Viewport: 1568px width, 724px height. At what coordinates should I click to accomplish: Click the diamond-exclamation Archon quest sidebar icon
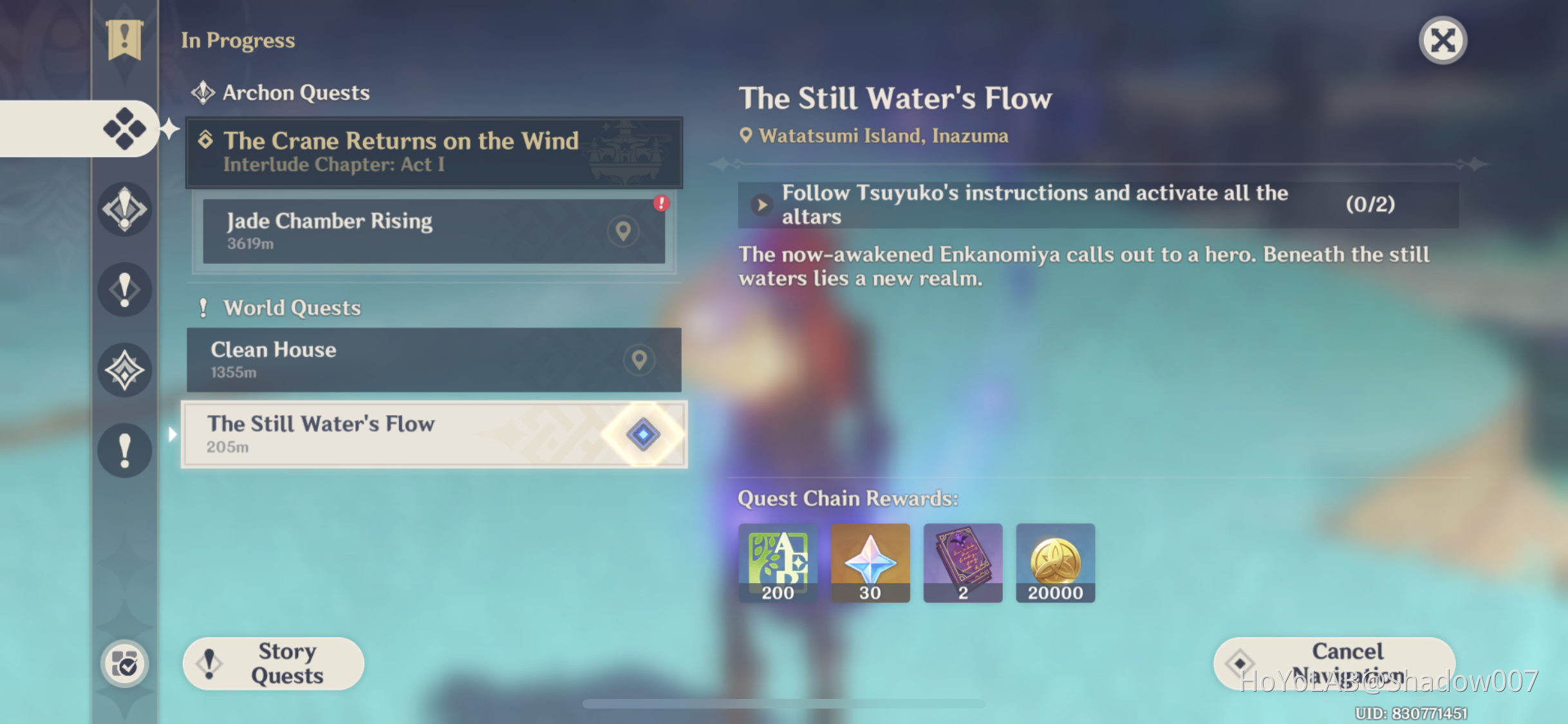click(124, 209)
